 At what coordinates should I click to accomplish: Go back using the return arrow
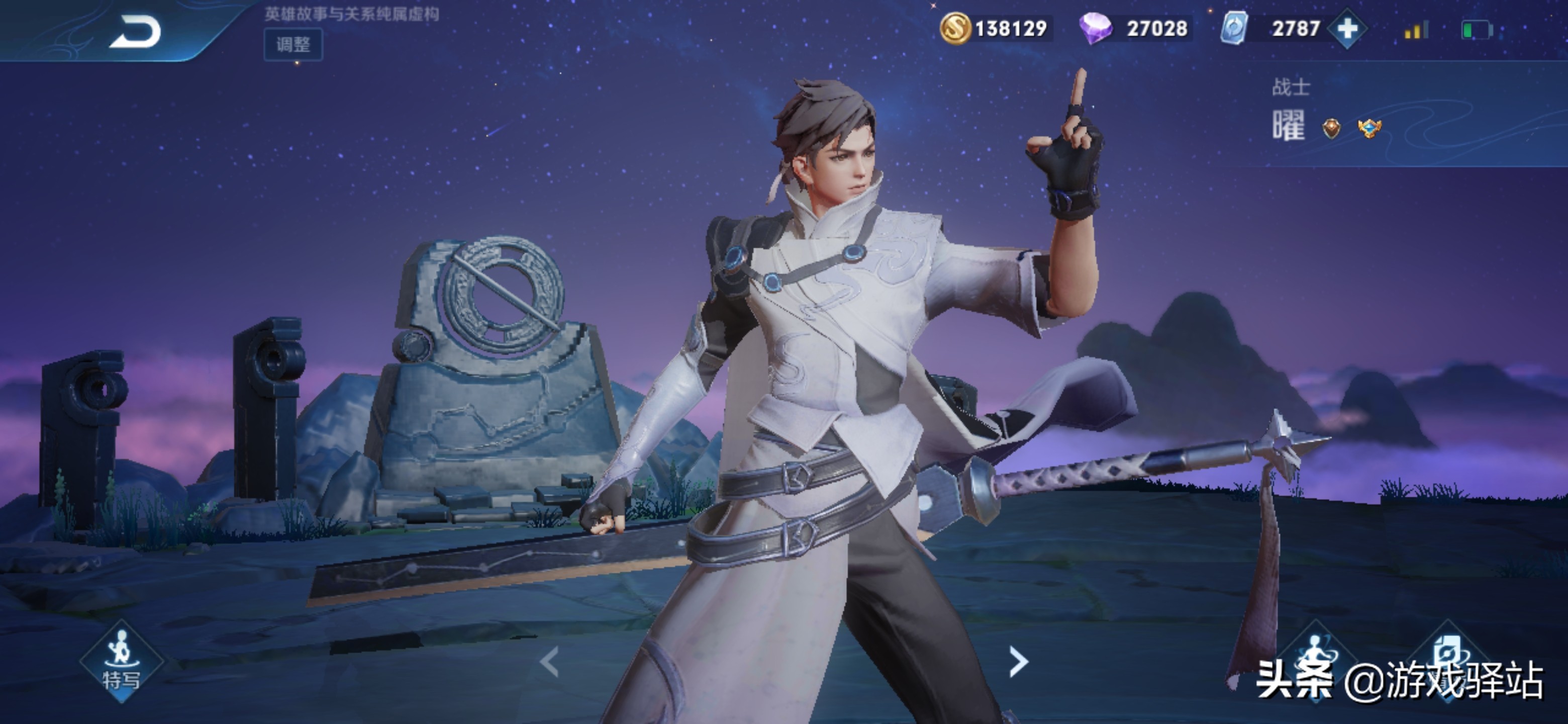tap(135, 32)
